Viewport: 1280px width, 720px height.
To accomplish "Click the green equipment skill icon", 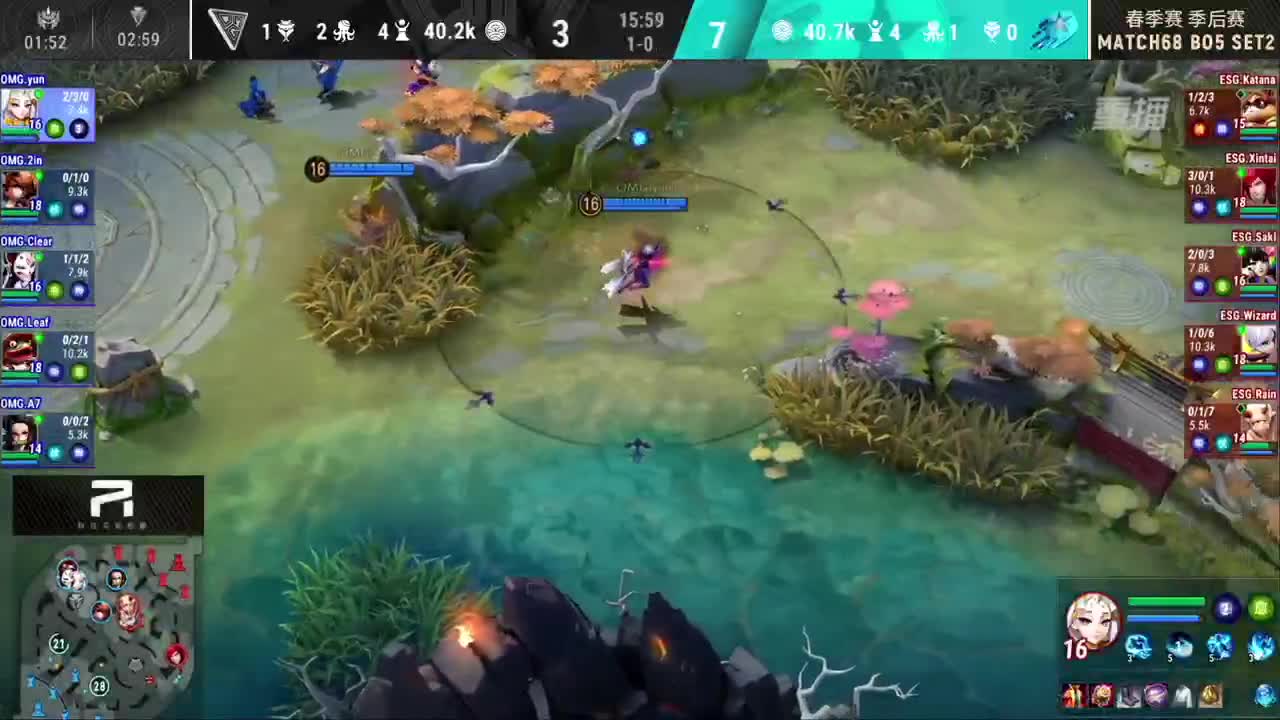I will point(1262,608).
